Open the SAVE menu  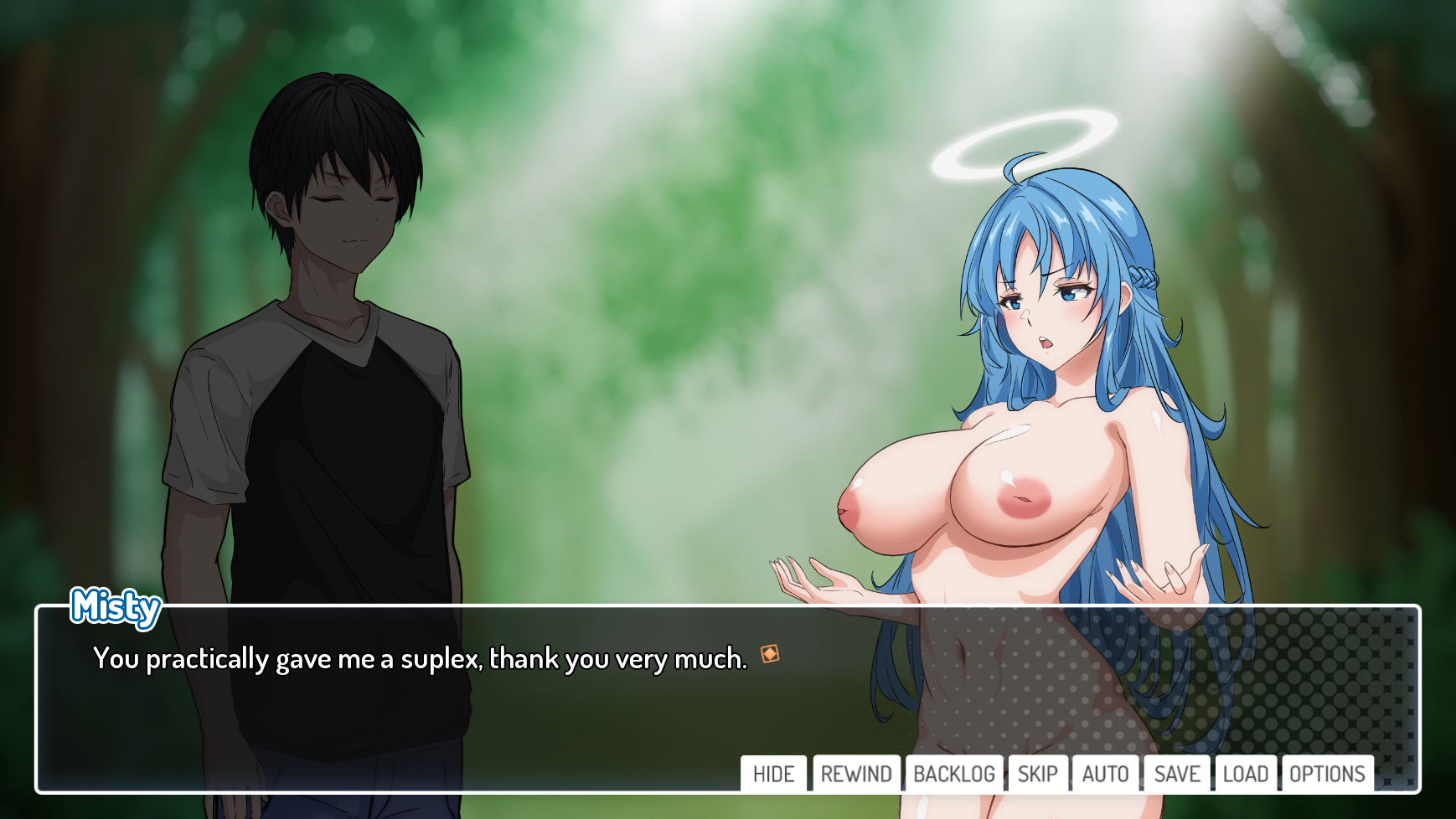1177,774
